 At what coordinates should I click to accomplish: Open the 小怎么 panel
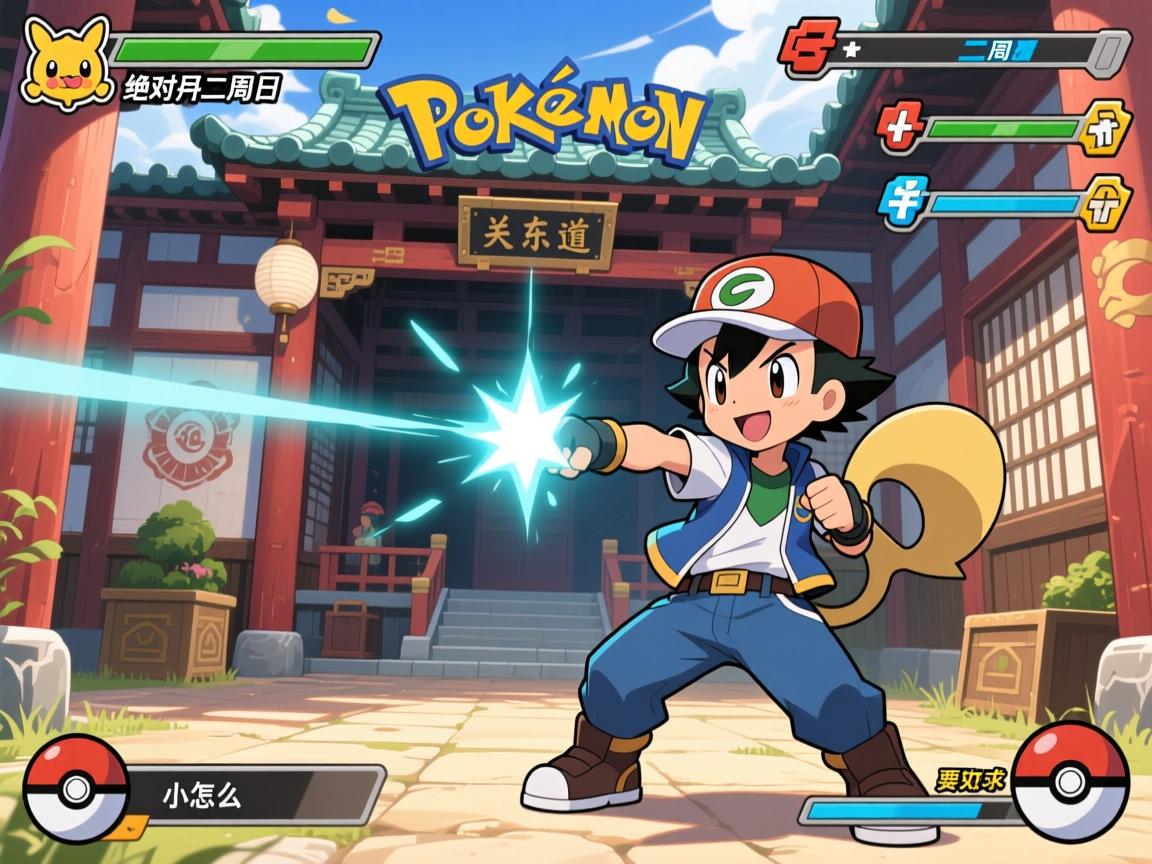(255, 796)
